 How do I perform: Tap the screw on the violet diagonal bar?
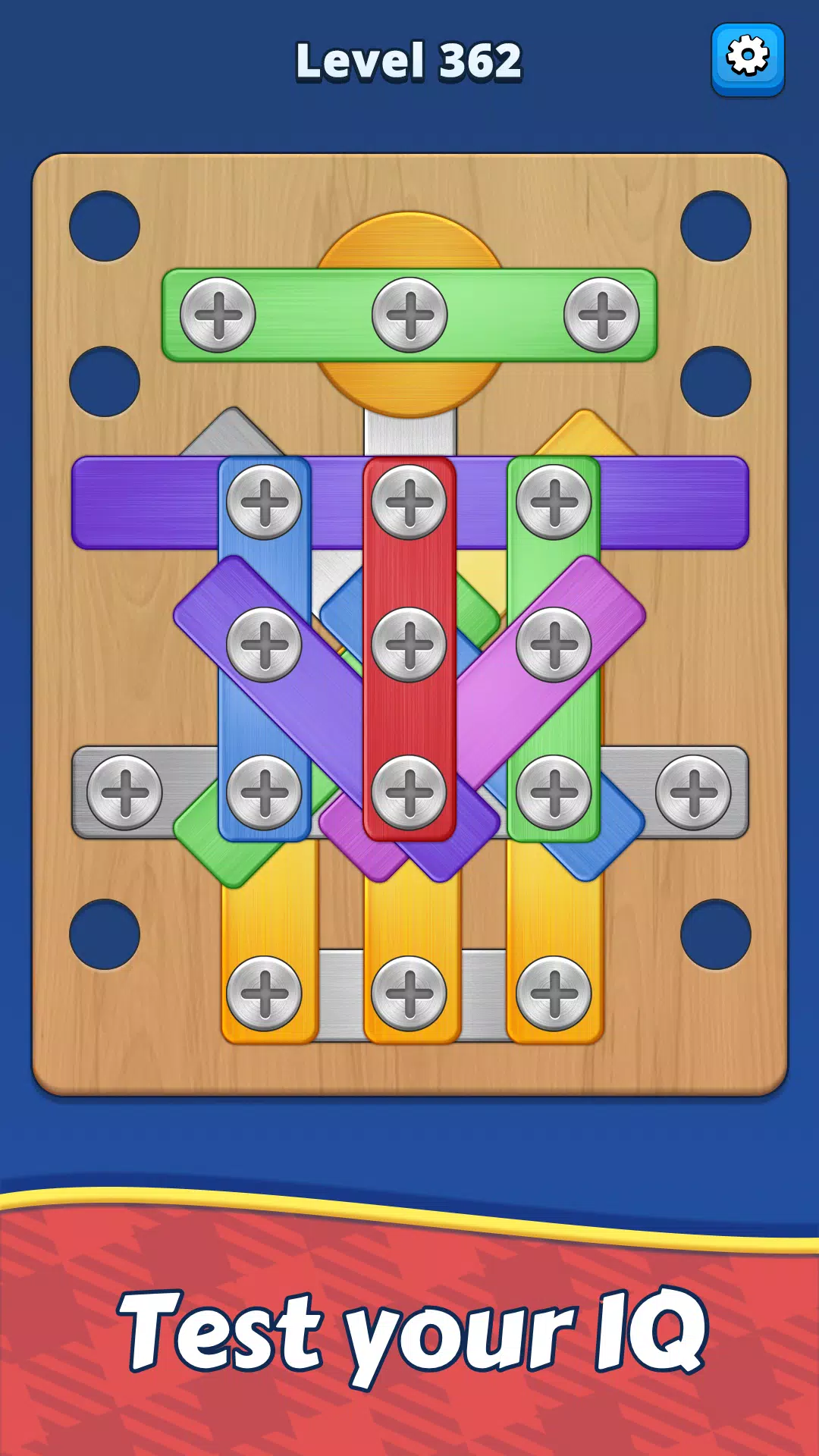[265, 645]
